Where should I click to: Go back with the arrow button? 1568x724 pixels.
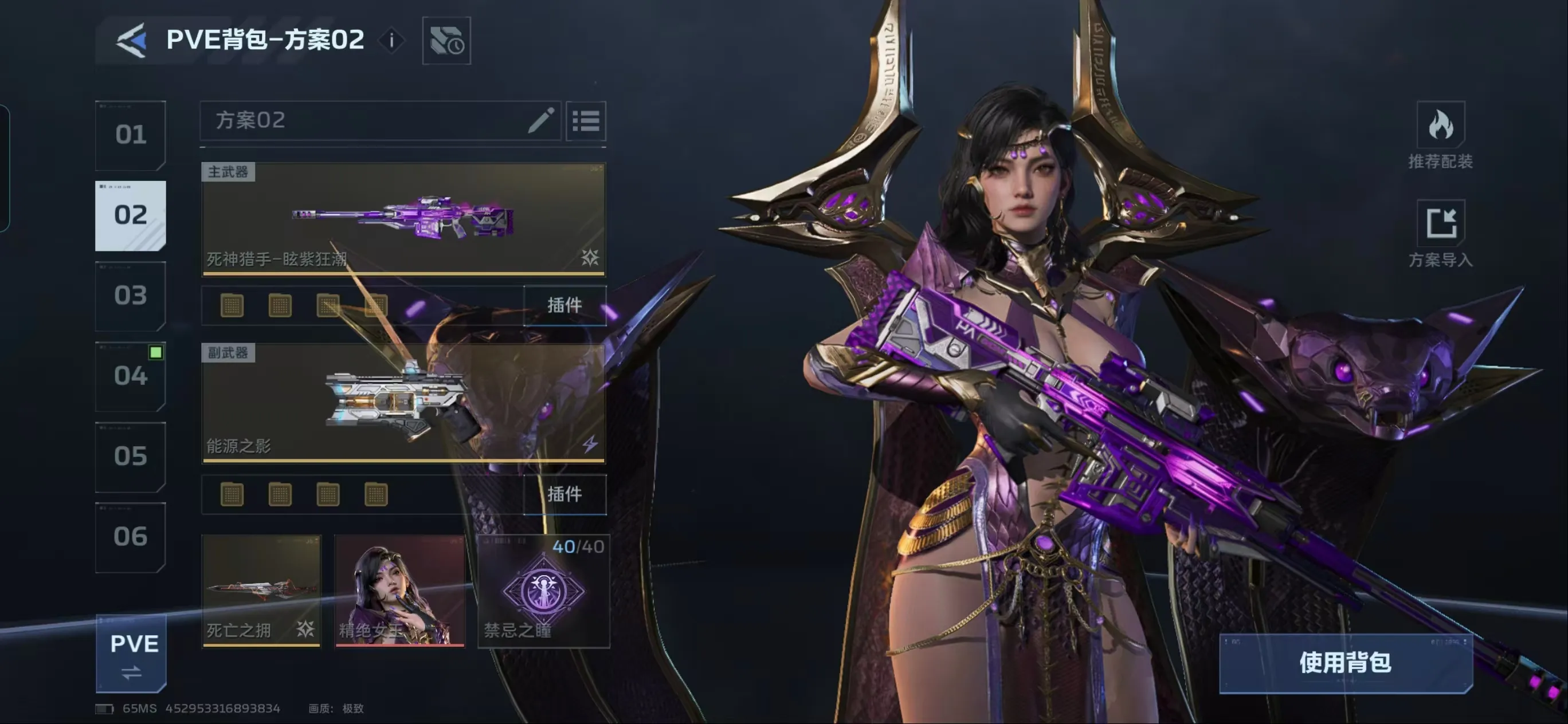131,40
